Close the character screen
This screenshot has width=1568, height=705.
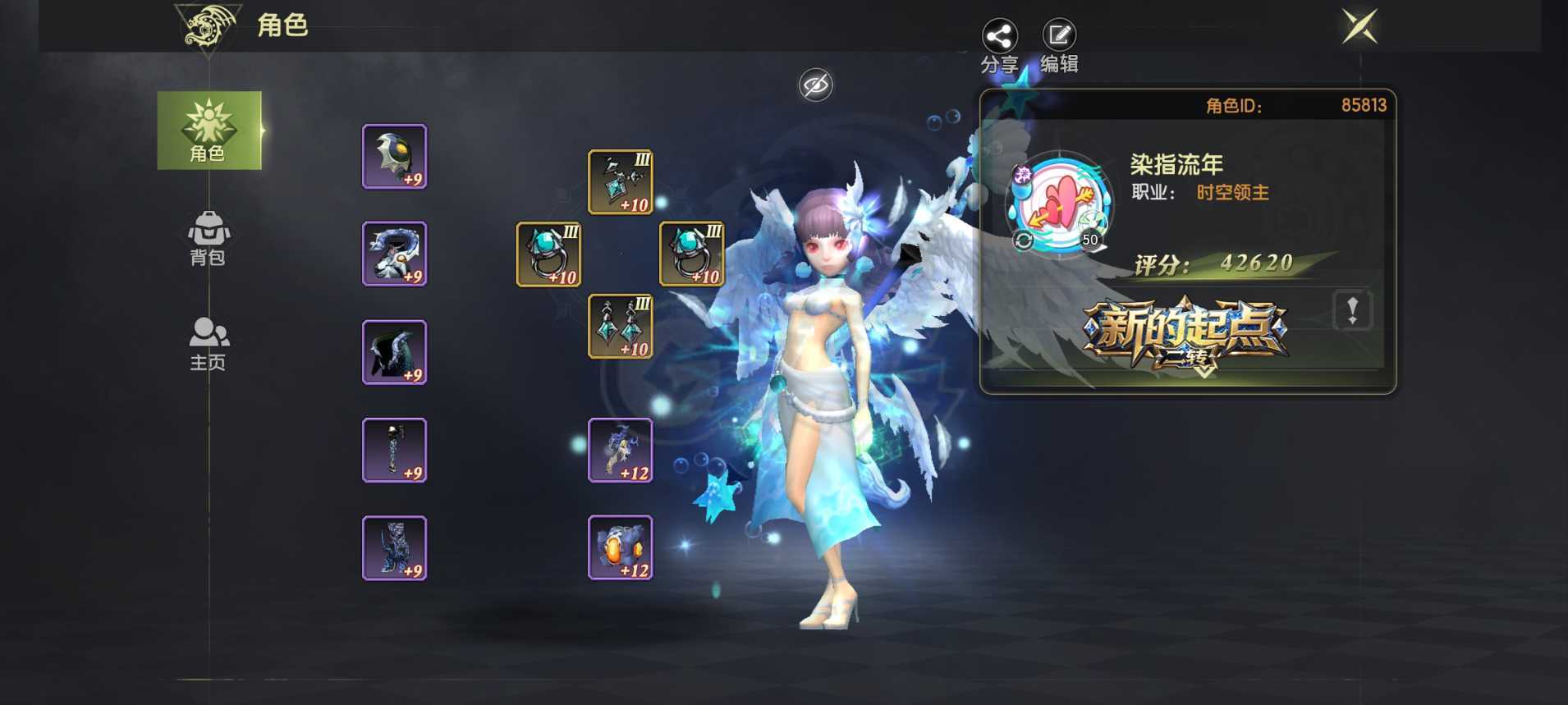(x=1359, y=27)
